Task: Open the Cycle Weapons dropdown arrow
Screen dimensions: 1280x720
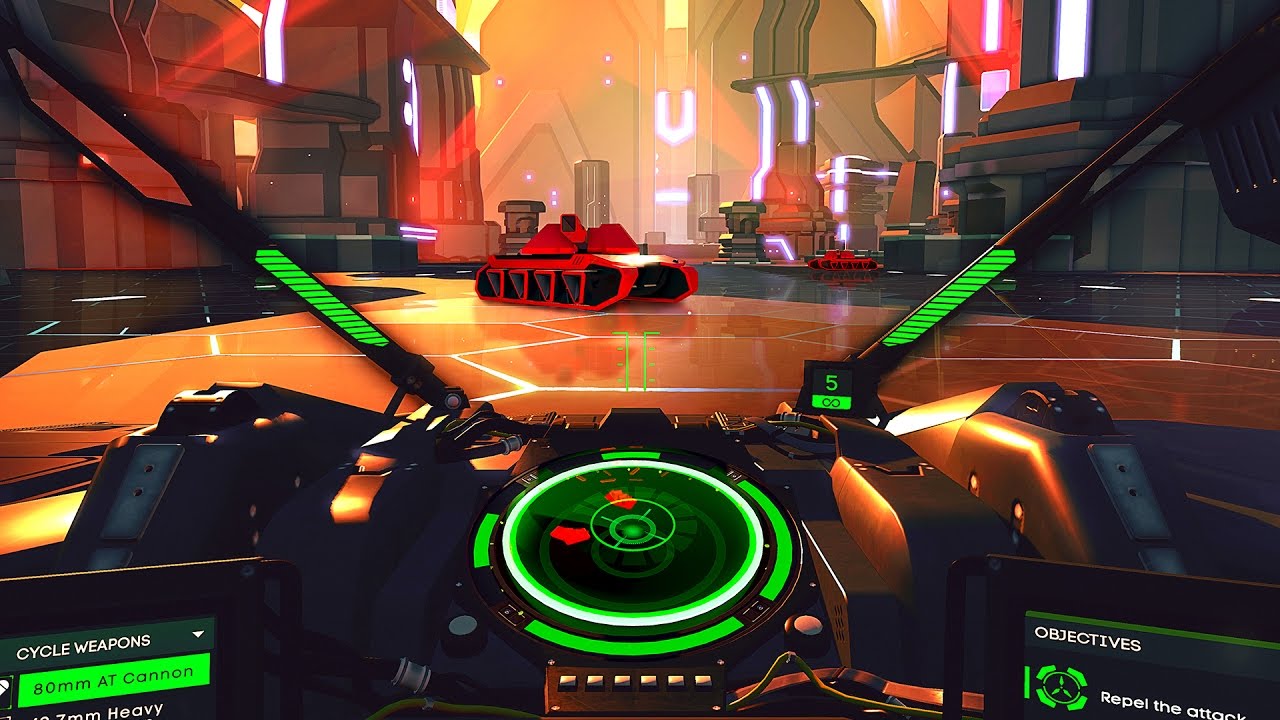Action: [x=196, y=635]
